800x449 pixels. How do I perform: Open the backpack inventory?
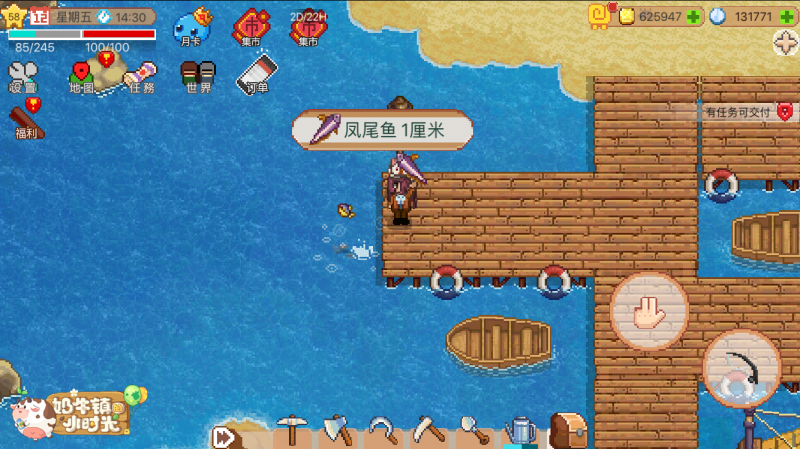tap(567, 432)
